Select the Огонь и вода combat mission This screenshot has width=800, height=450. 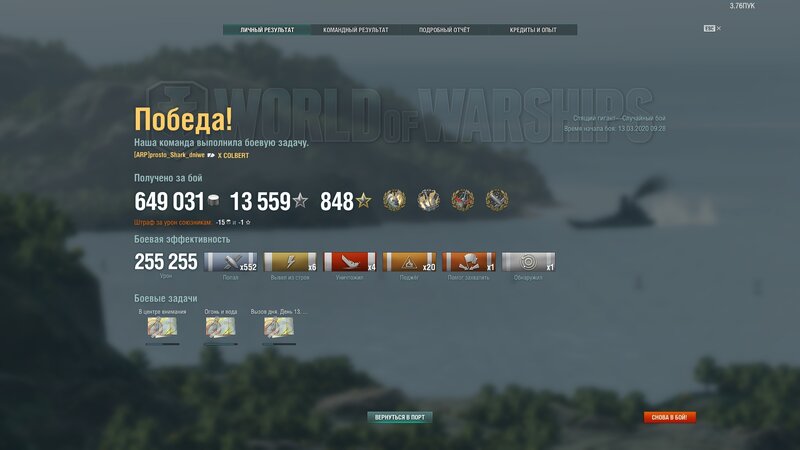click(x=220, y=326)
